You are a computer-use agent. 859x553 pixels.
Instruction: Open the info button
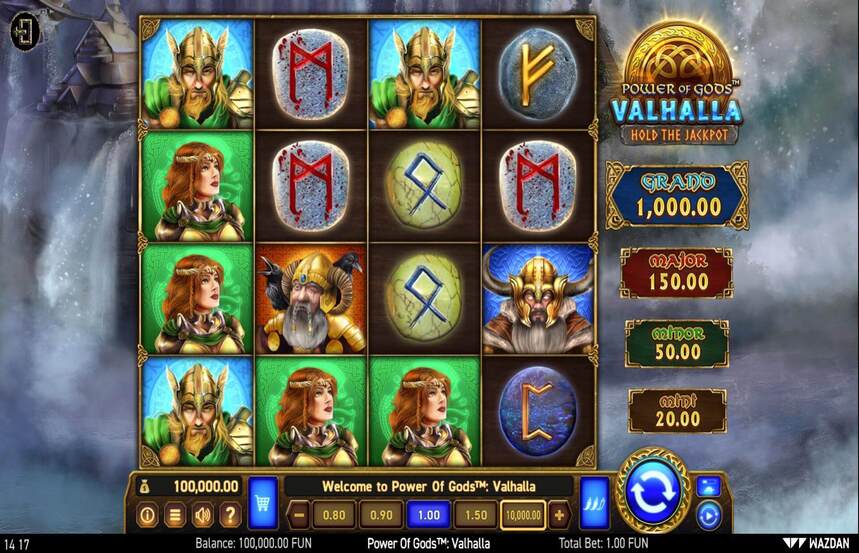[x=147, y=516]
